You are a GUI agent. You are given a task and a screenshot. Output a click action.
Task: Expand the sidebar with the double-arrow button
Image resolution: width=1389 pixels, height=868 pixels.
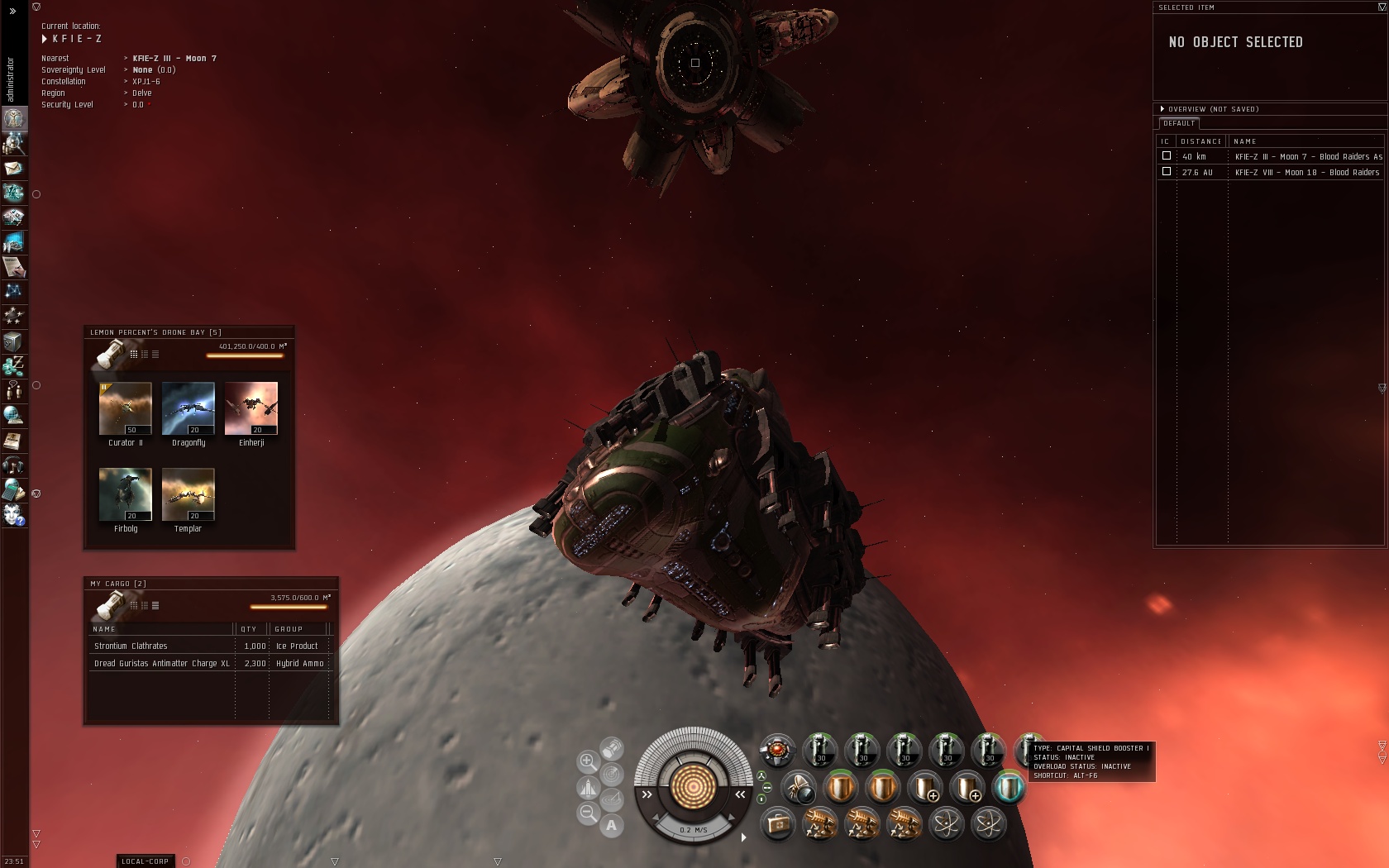(12, 11)
